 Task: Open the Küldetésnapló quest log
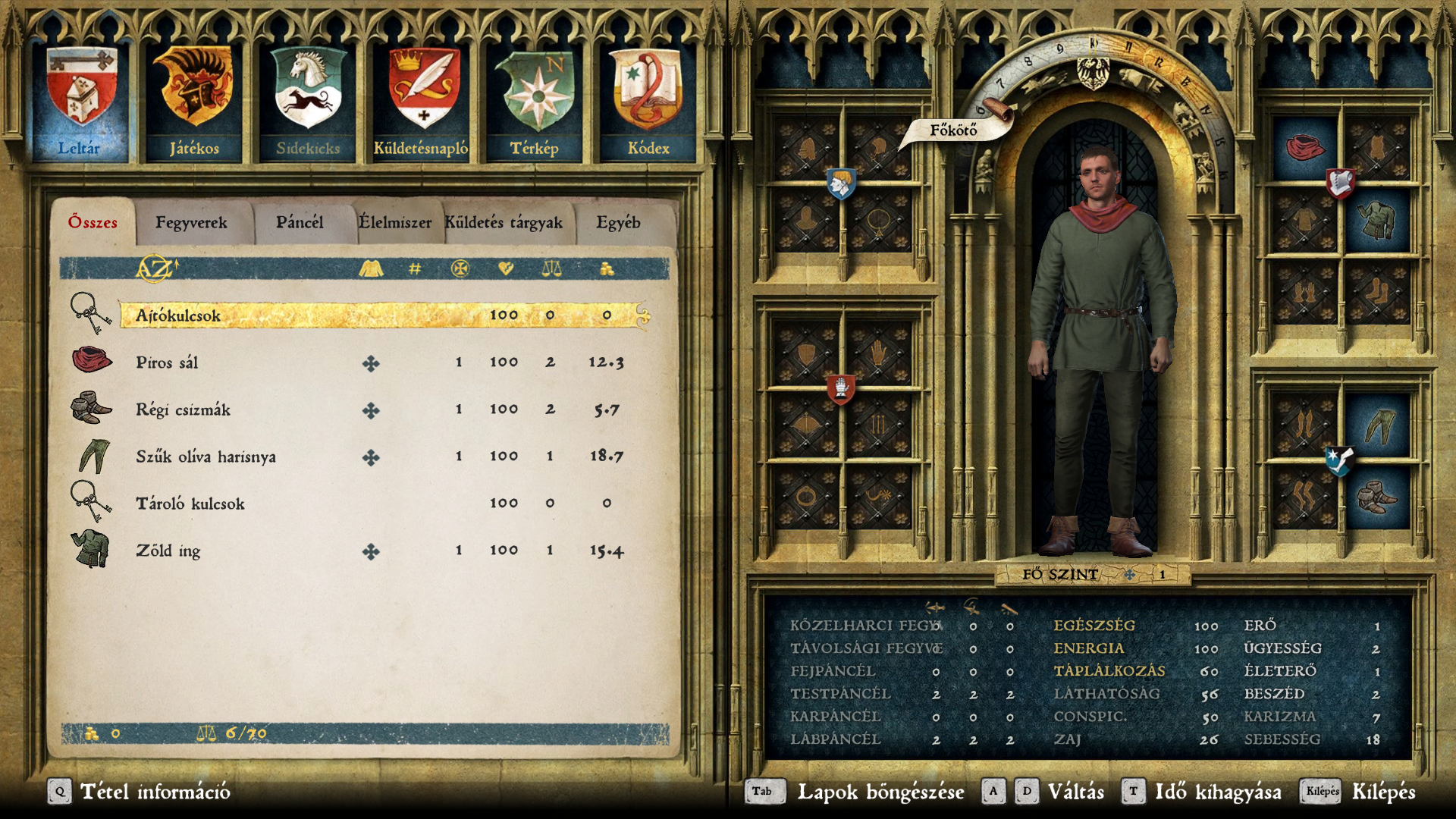click(x=422, y=102)
